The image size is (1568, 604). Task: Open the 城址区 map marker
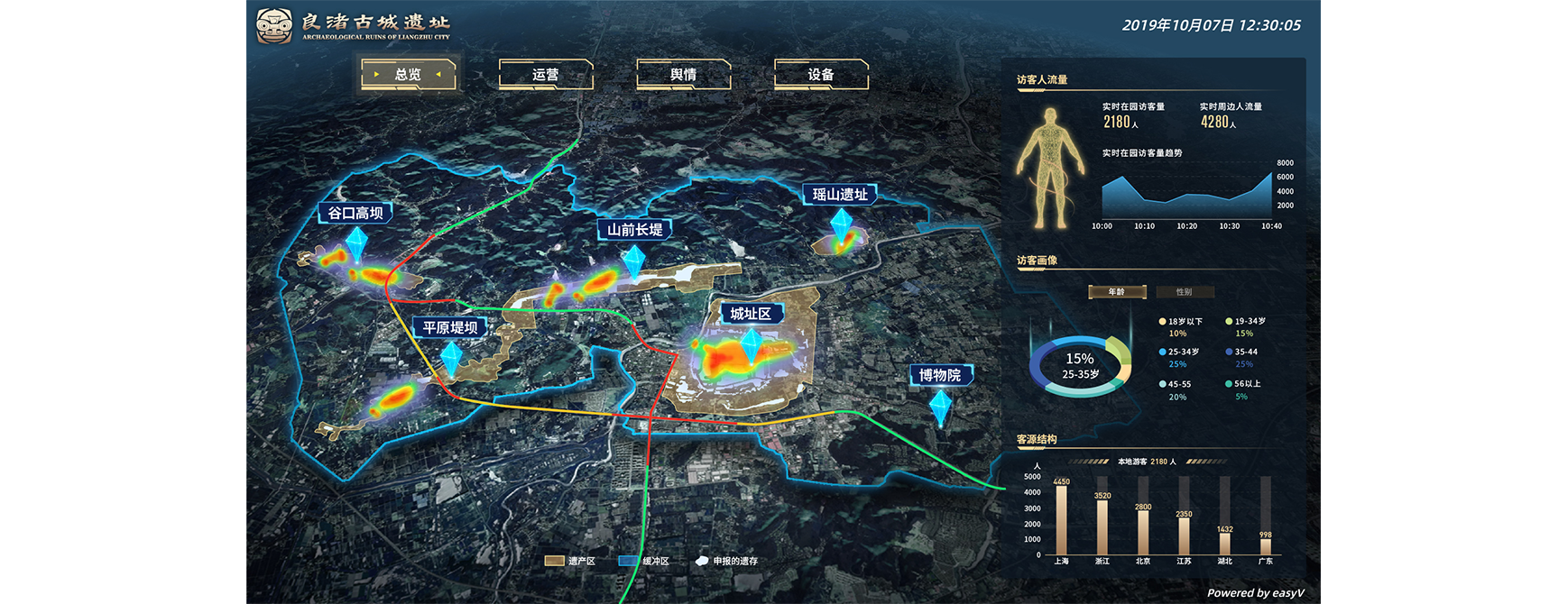pyautogui.click(x=751, y=314)
